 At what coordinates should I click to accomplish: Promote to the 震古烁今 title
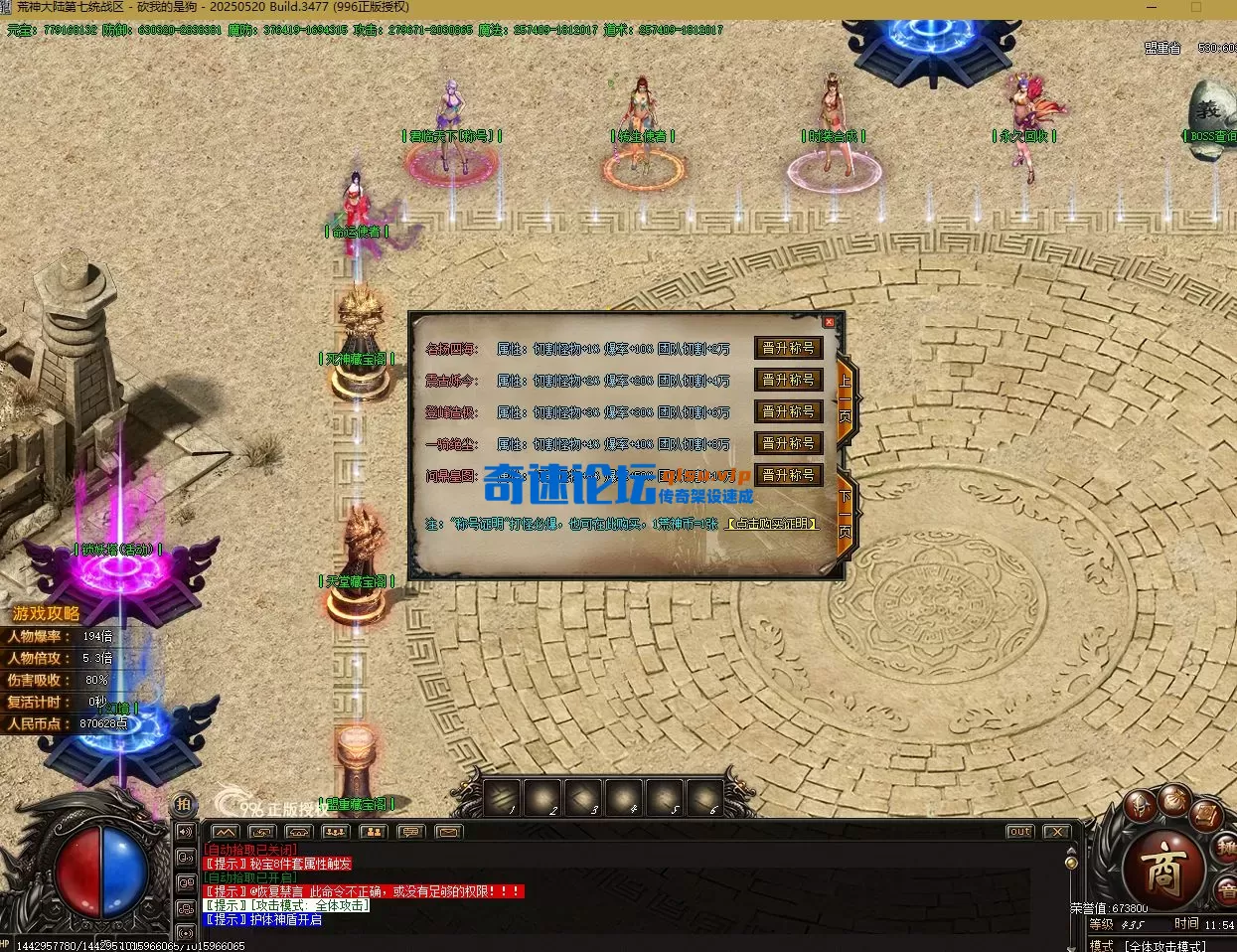coord(788,381)
